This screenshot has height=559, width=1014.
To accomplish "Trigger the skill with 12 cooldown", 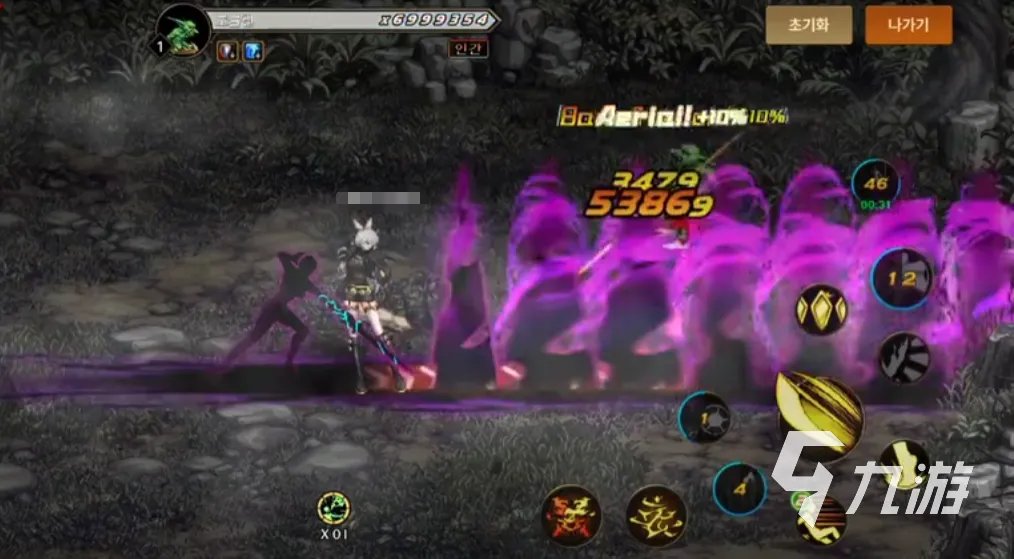I will [901, 279].
